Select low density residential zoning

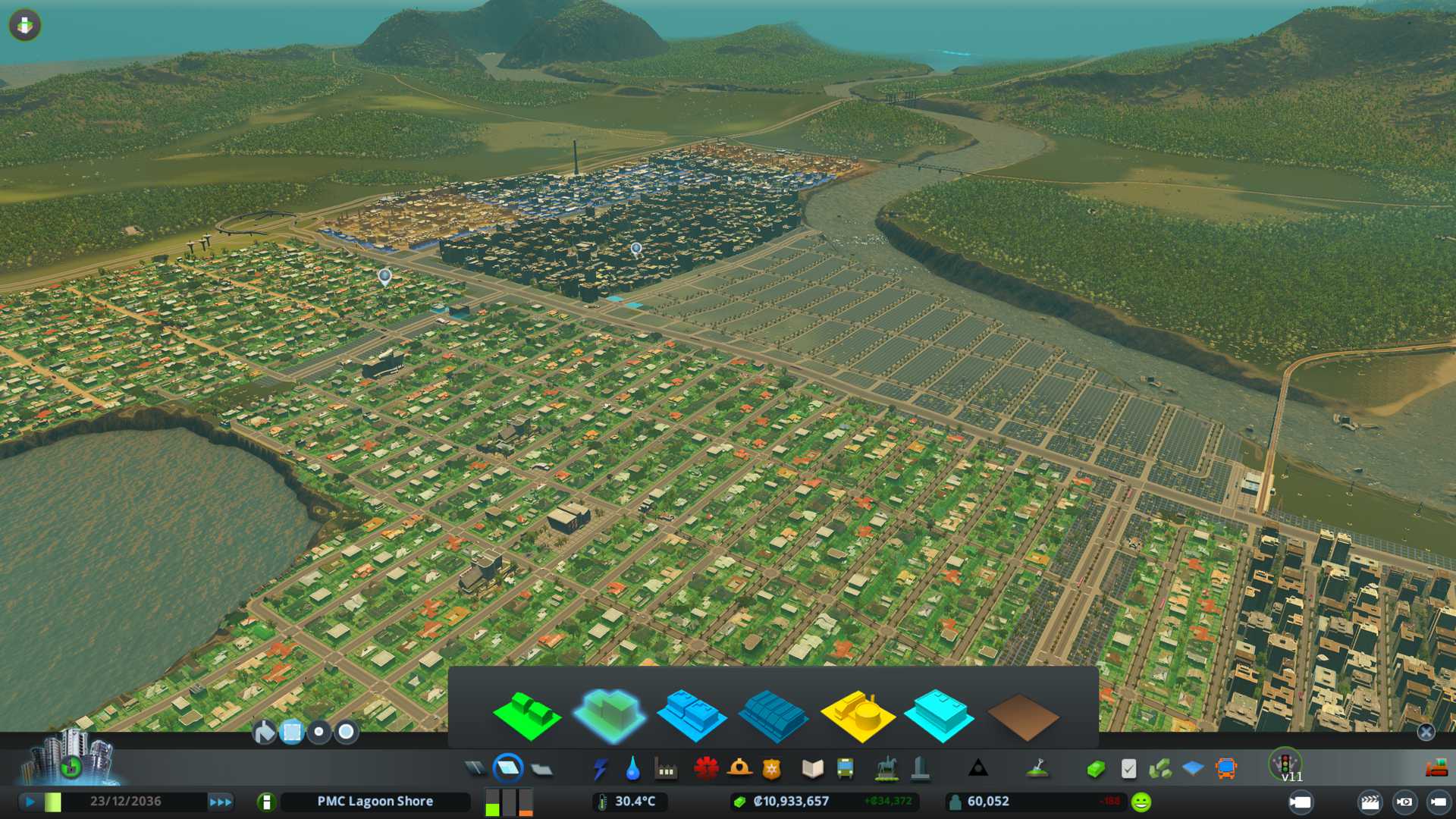526,715
